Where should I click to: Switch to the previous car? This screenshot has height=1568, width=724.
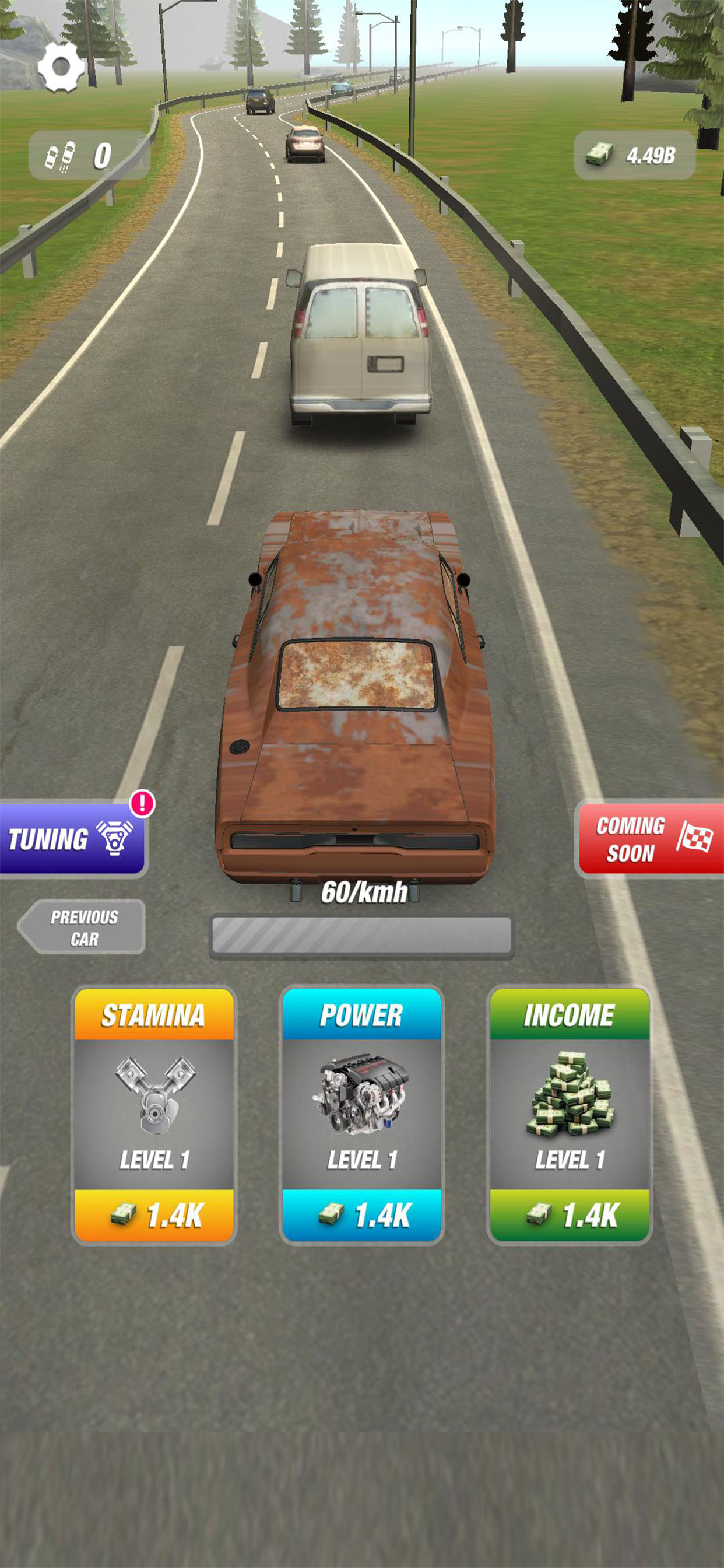click(82, 927)
